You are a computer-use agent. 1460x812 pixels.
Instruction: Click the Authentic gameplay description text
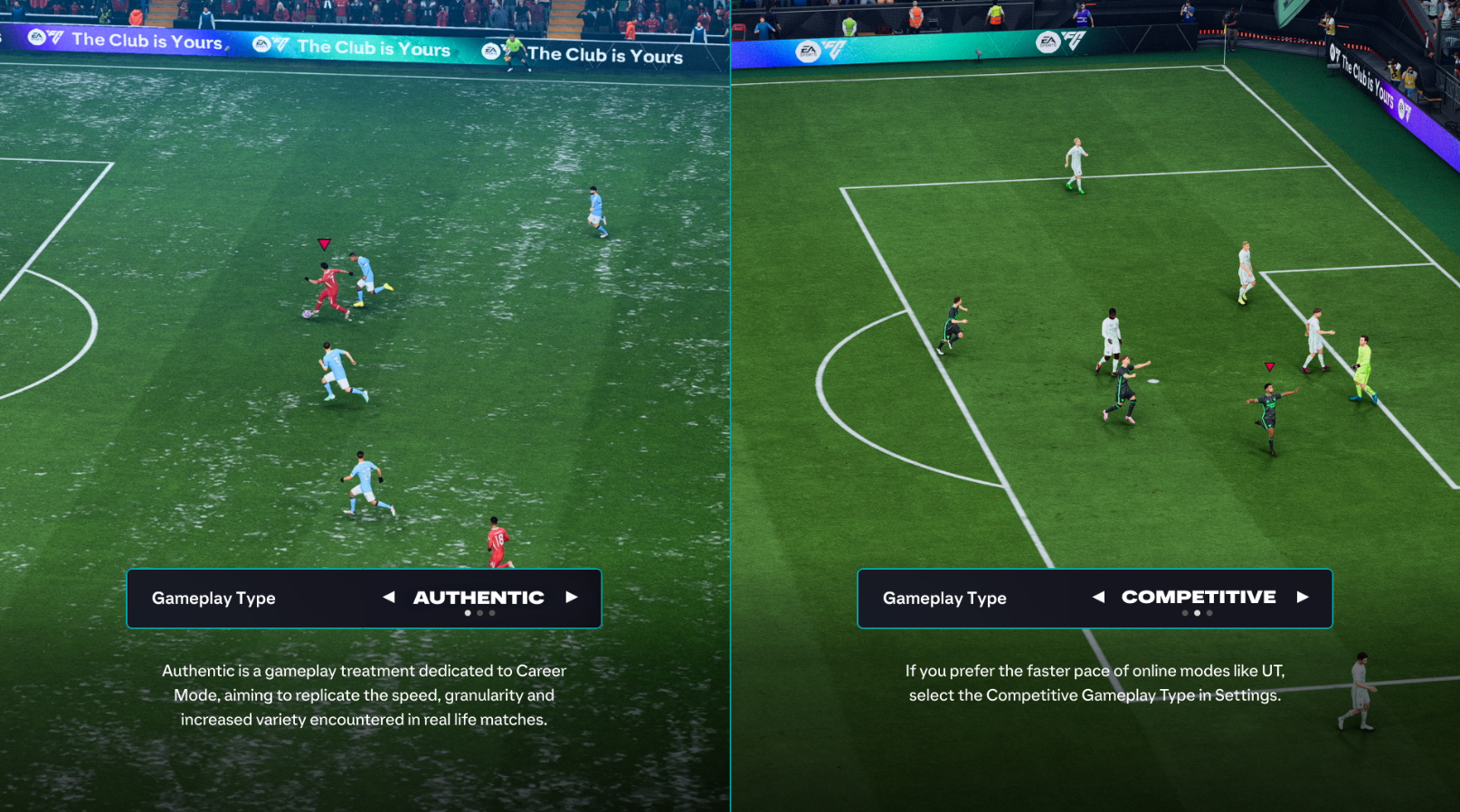tap(364, 695)
